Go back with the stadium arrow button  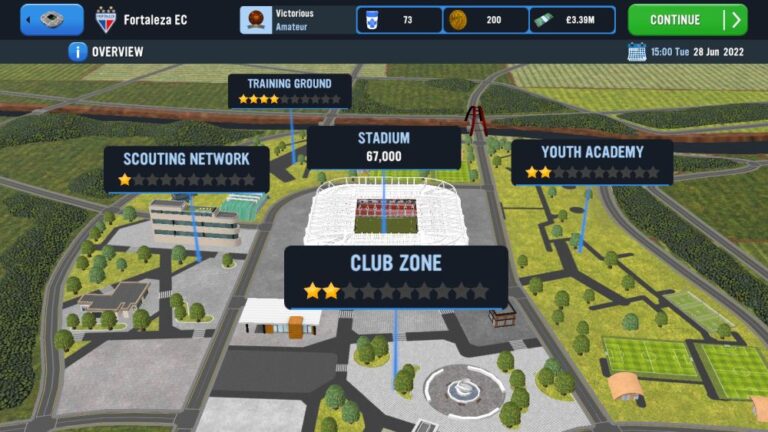pos(51,19)
